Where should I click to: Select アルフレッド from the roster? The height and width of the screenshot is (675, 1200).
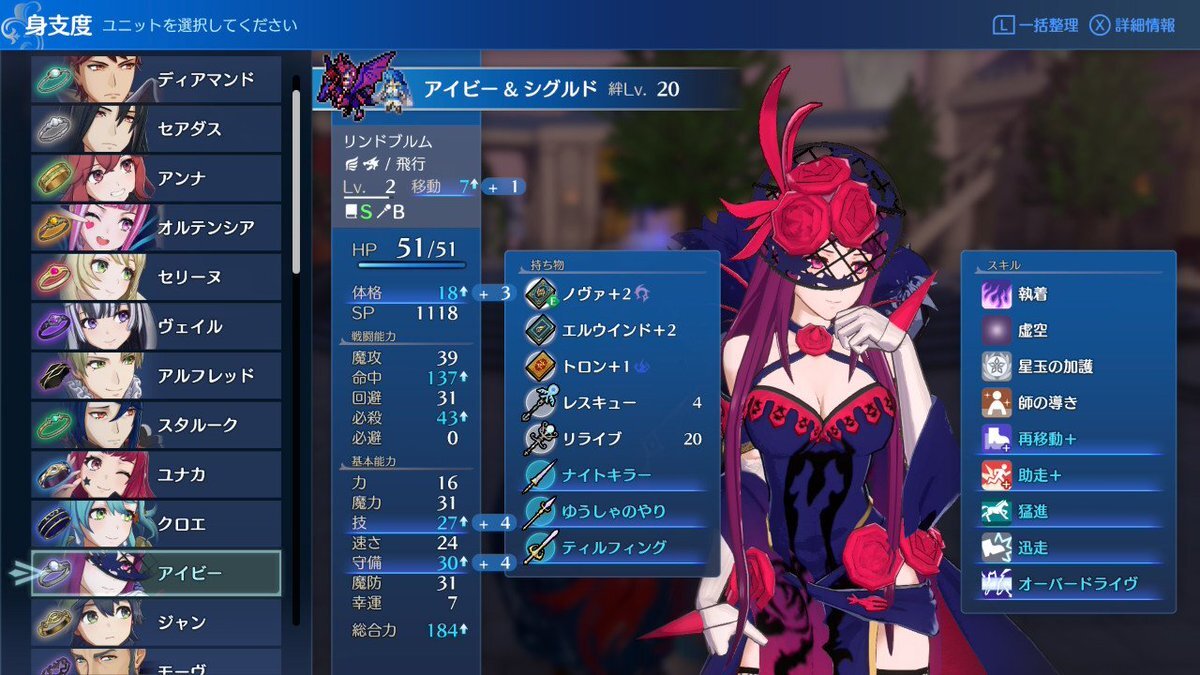click(156, 376)
